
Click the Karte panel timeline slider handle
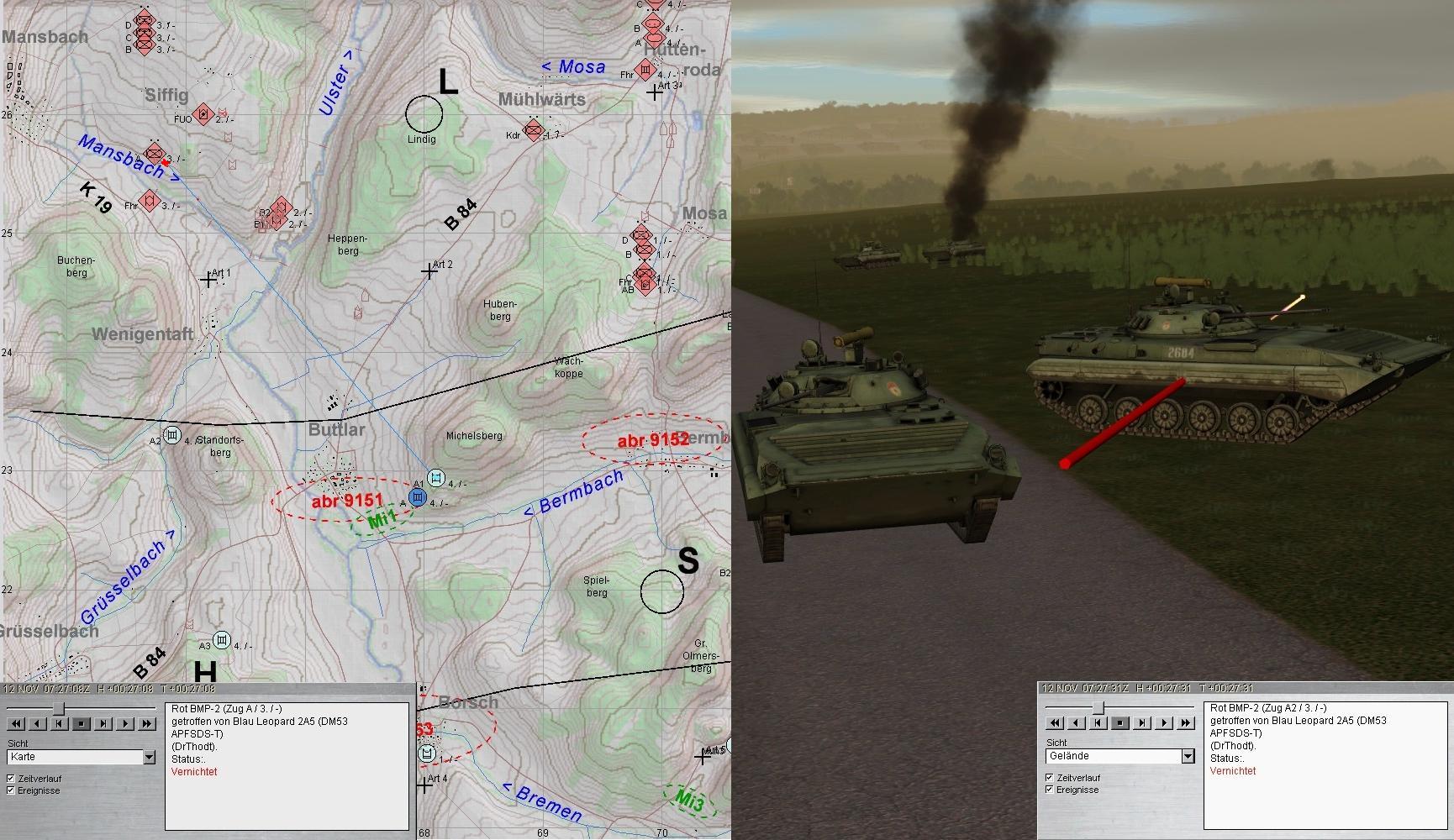click(59, 708)
